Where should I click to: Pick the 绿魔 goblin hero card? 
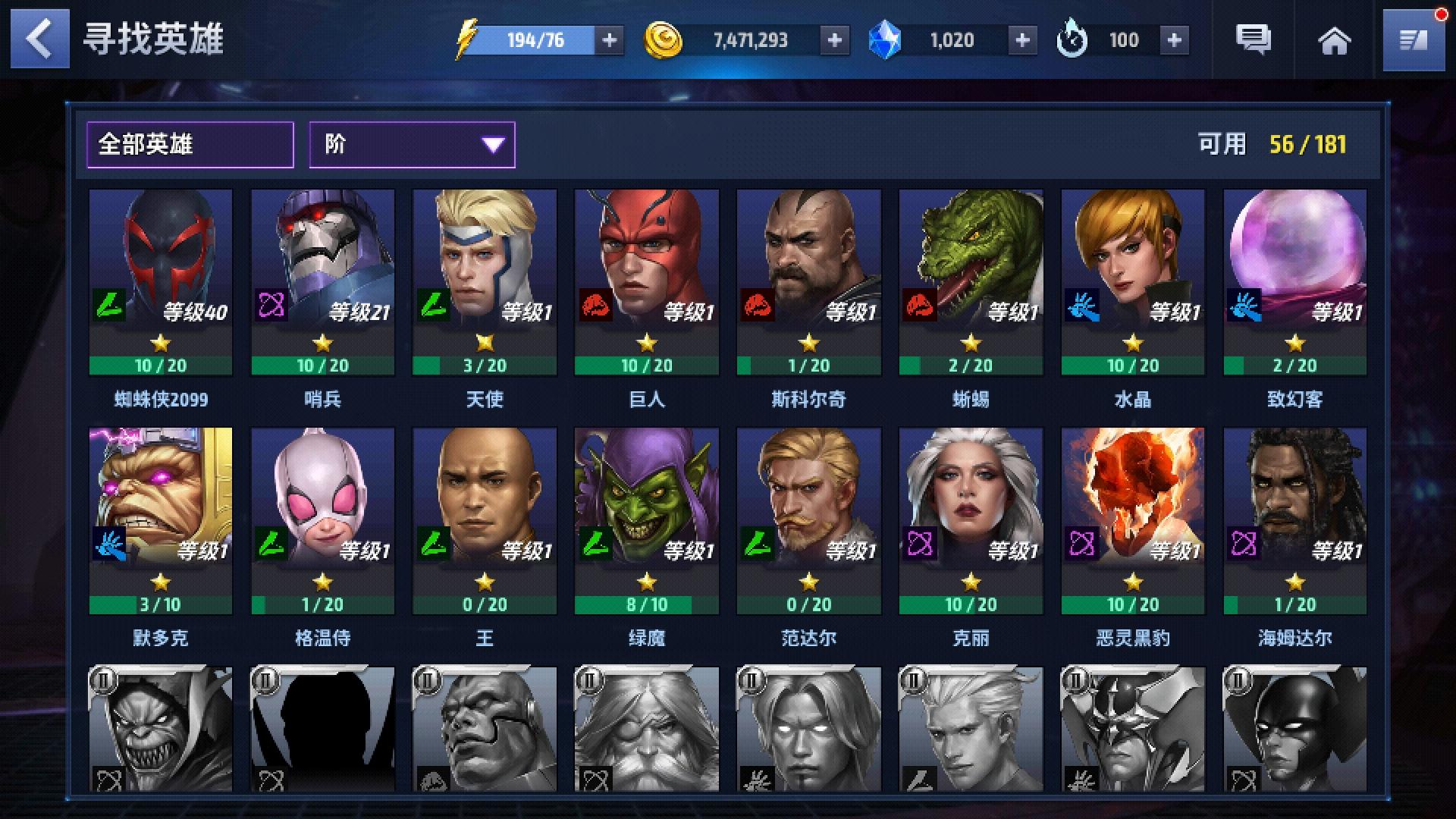(x=647, y=521)
